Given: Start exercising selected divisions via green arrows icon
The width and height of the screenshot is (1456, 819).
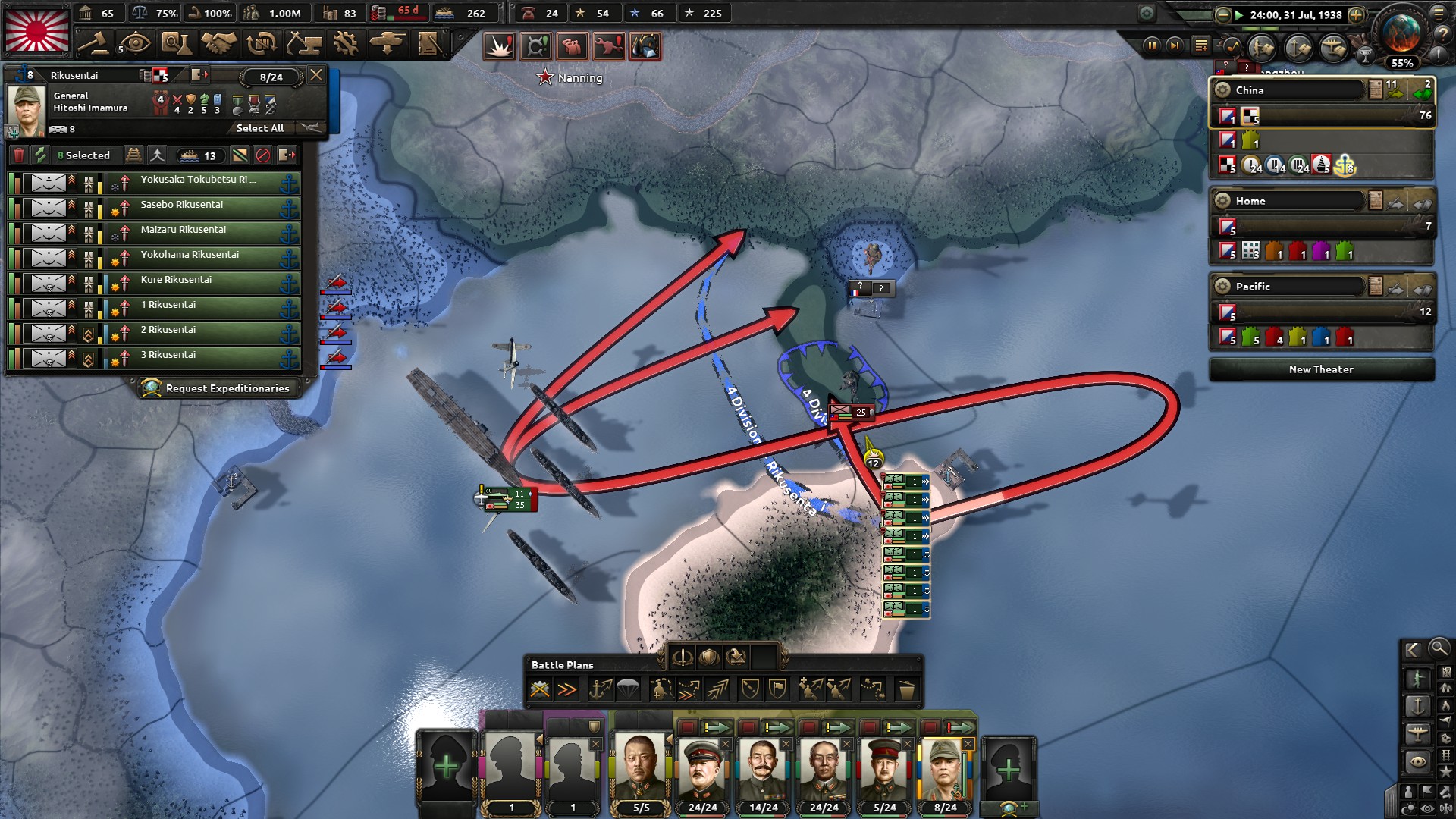Looking at the screenshot, I should pyautogui.click(x=41, y=156).
